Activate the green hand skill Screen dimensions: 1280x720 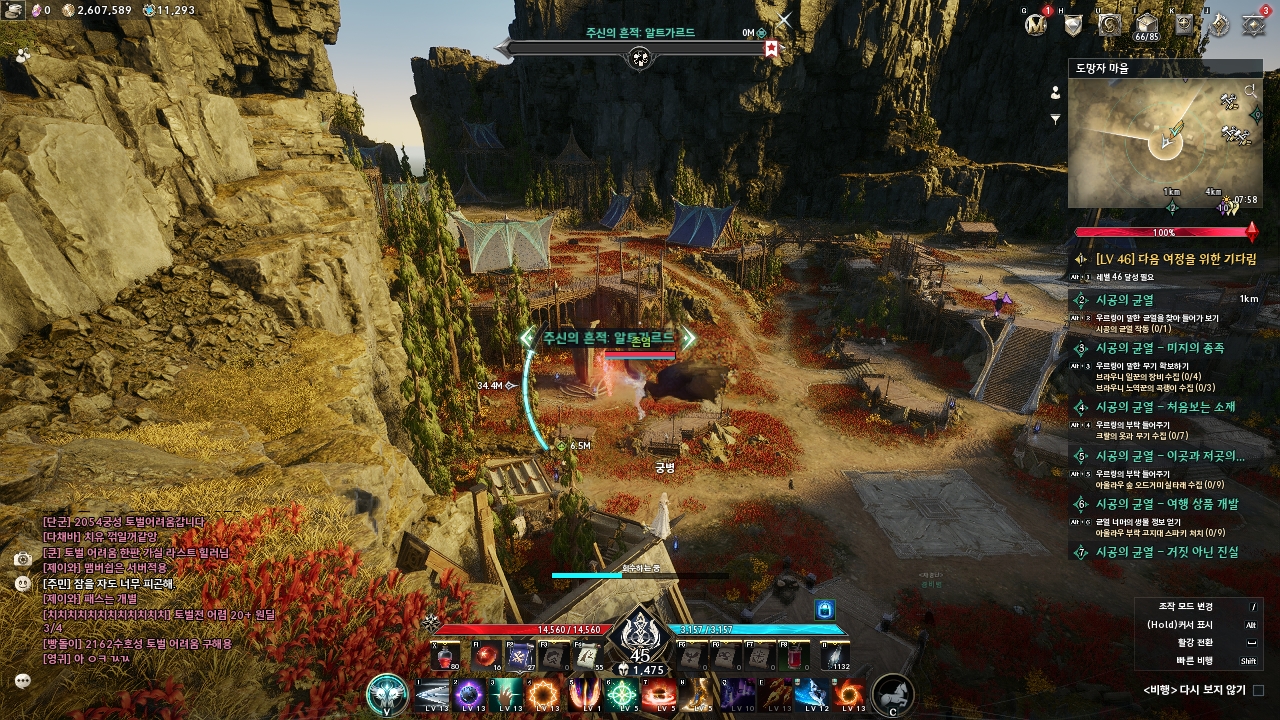[x=507, y=693]
